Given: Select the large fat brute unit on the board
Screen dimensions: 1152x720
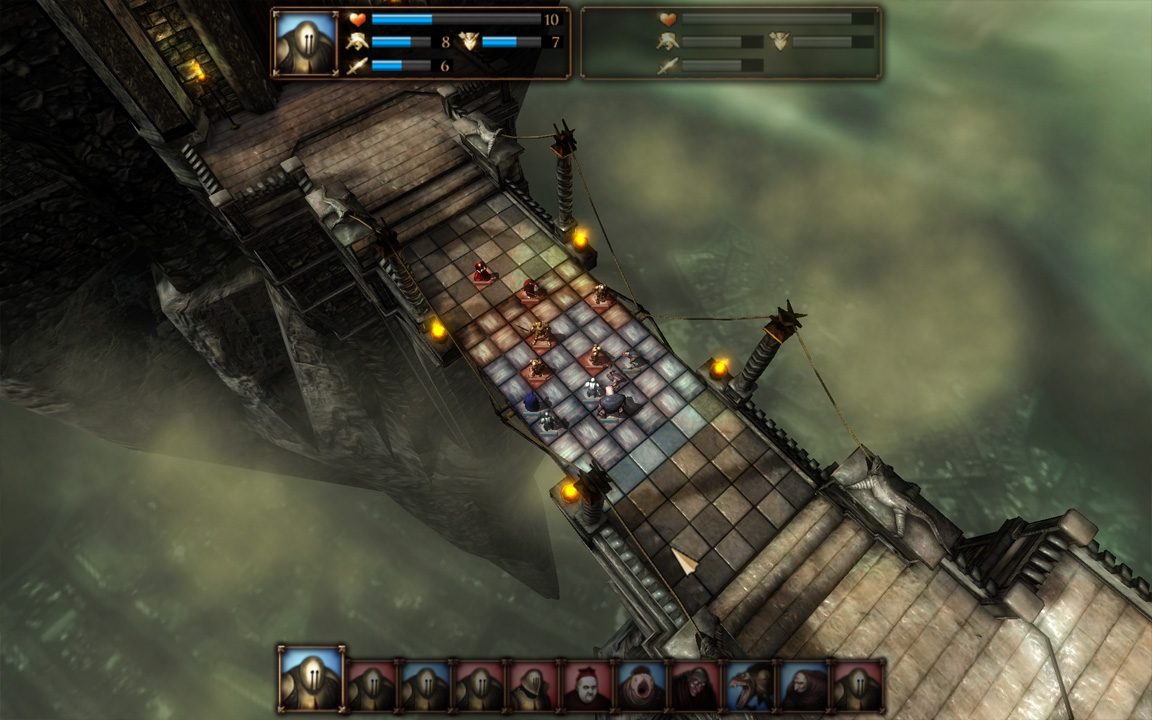Looking at the screenshot, I should (x=613, y=405).
